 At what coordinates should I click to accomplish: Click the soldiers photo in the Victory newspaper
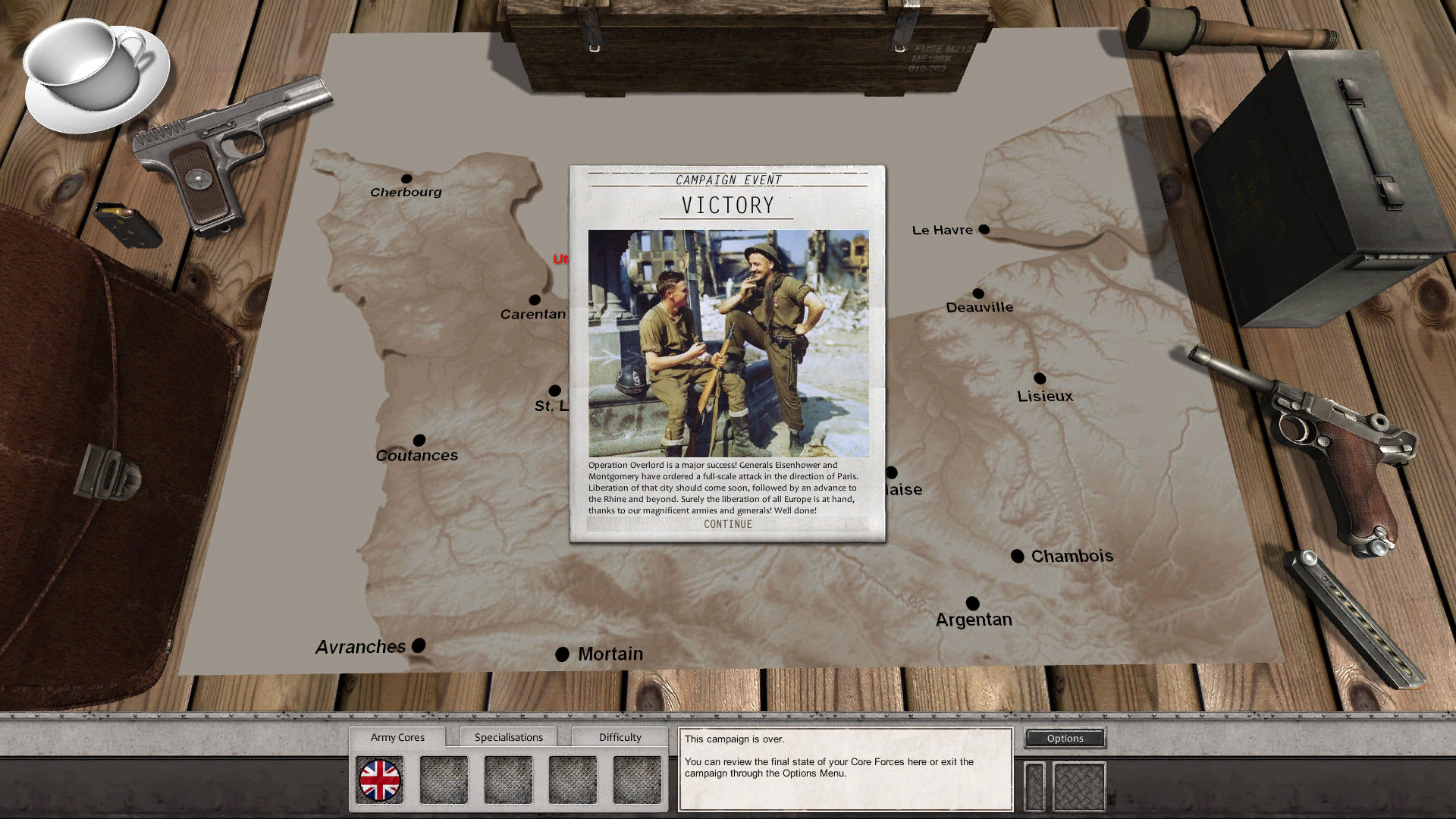click(x=727, y=341)
